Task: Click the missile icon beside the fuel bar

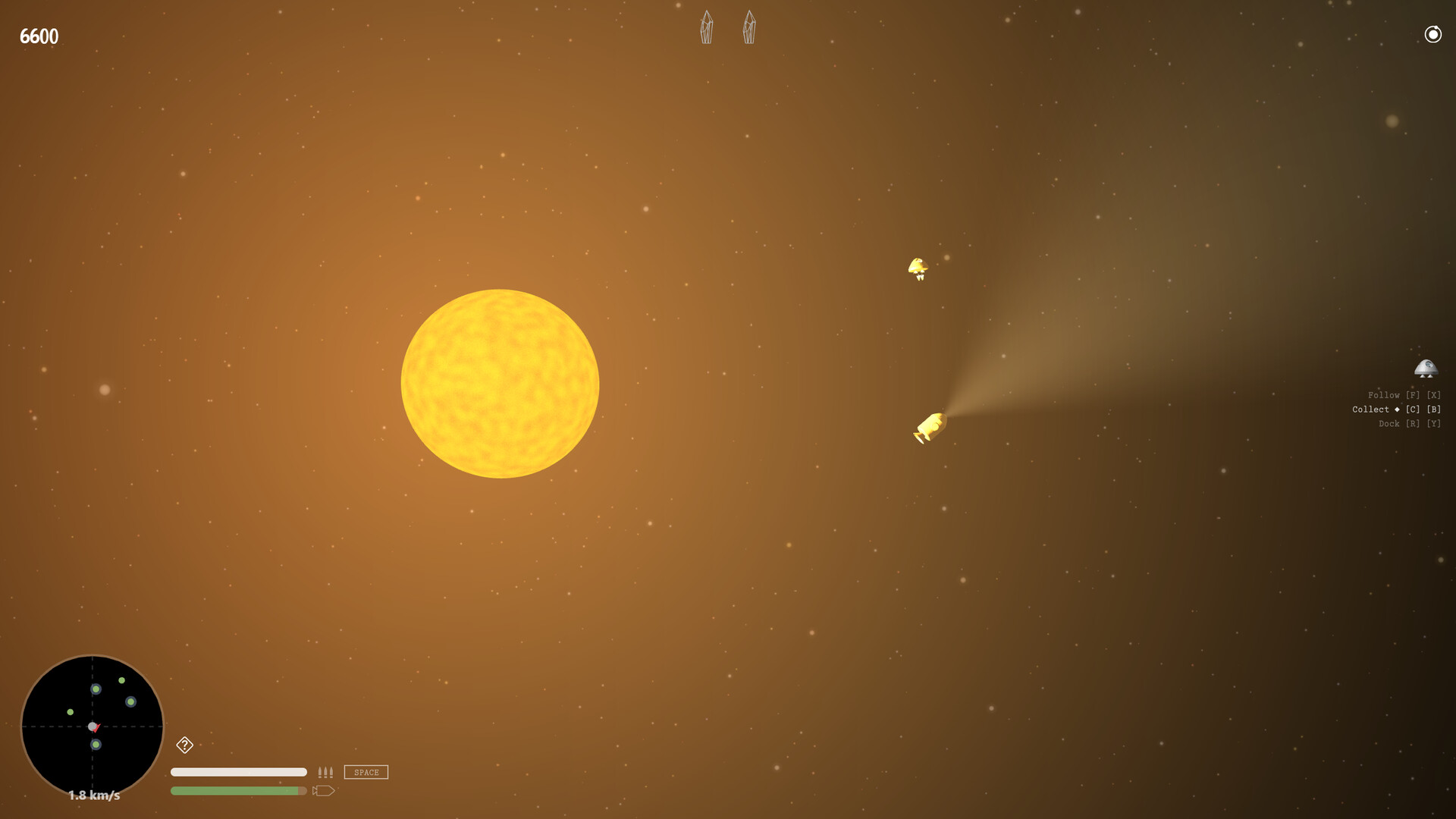Action: (x=325, y=789)
